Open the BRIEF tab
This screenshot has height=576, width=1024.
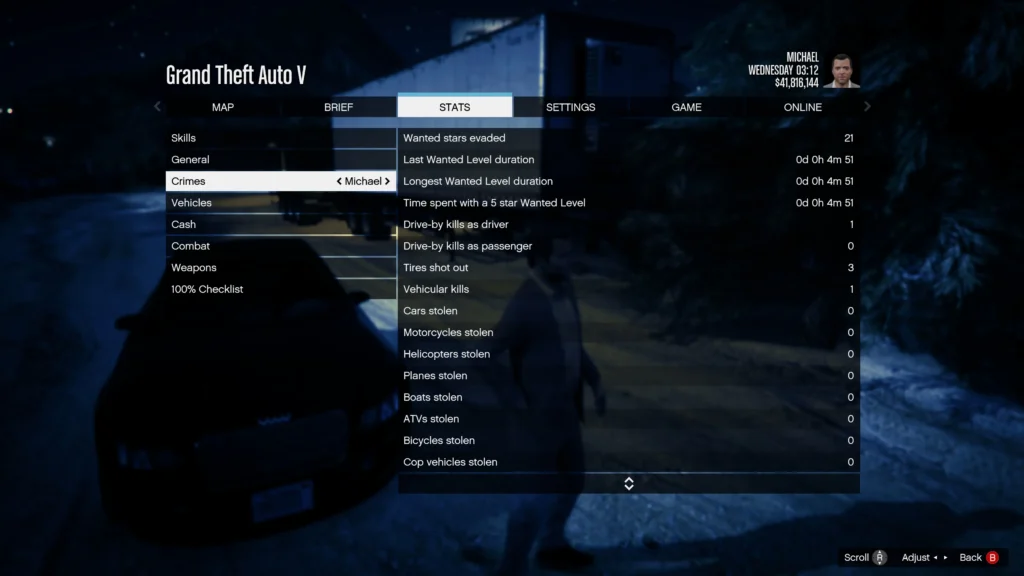coord(339,107)
